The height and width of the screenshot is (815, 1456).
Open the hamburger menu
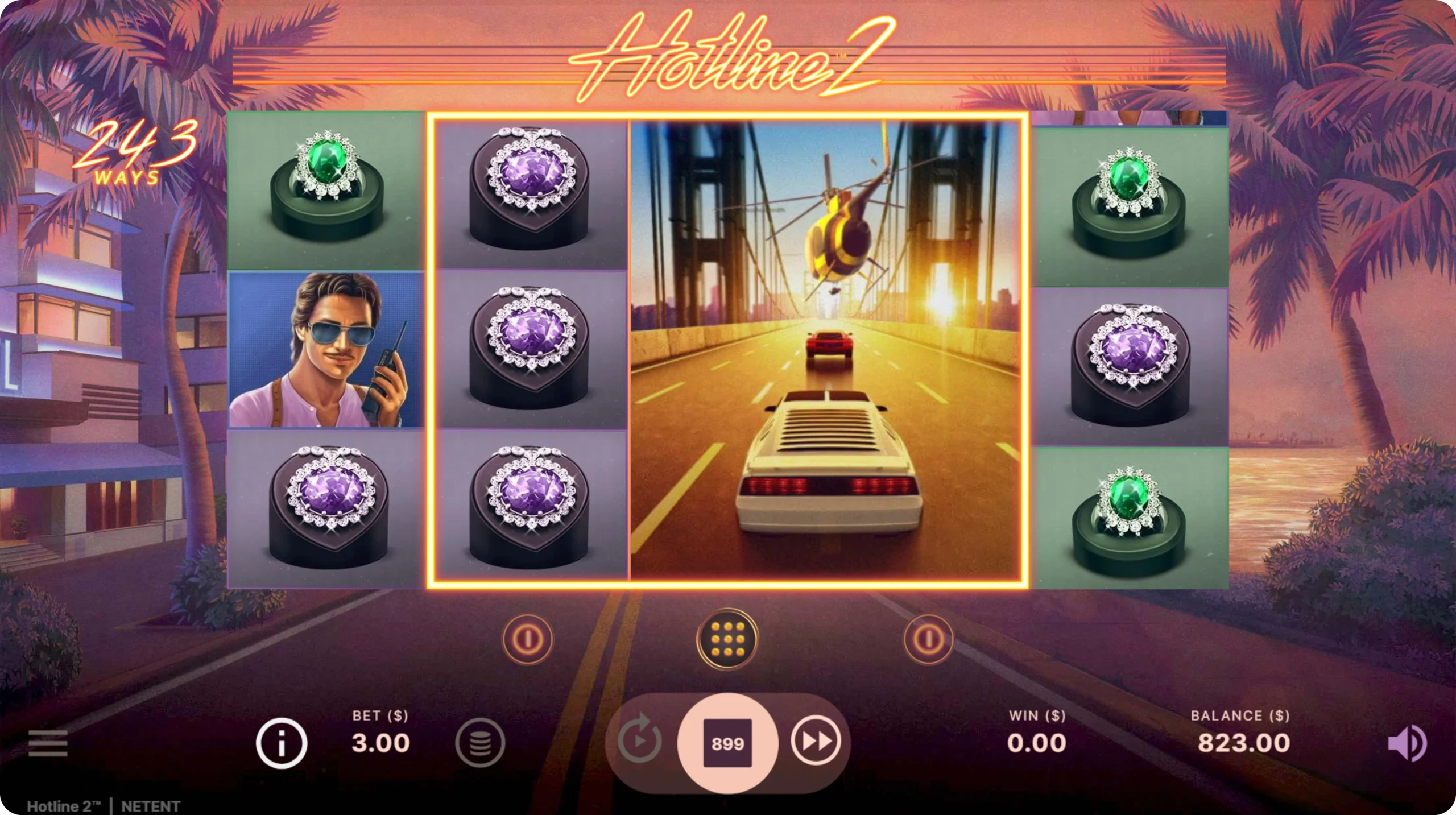[48, 743]
